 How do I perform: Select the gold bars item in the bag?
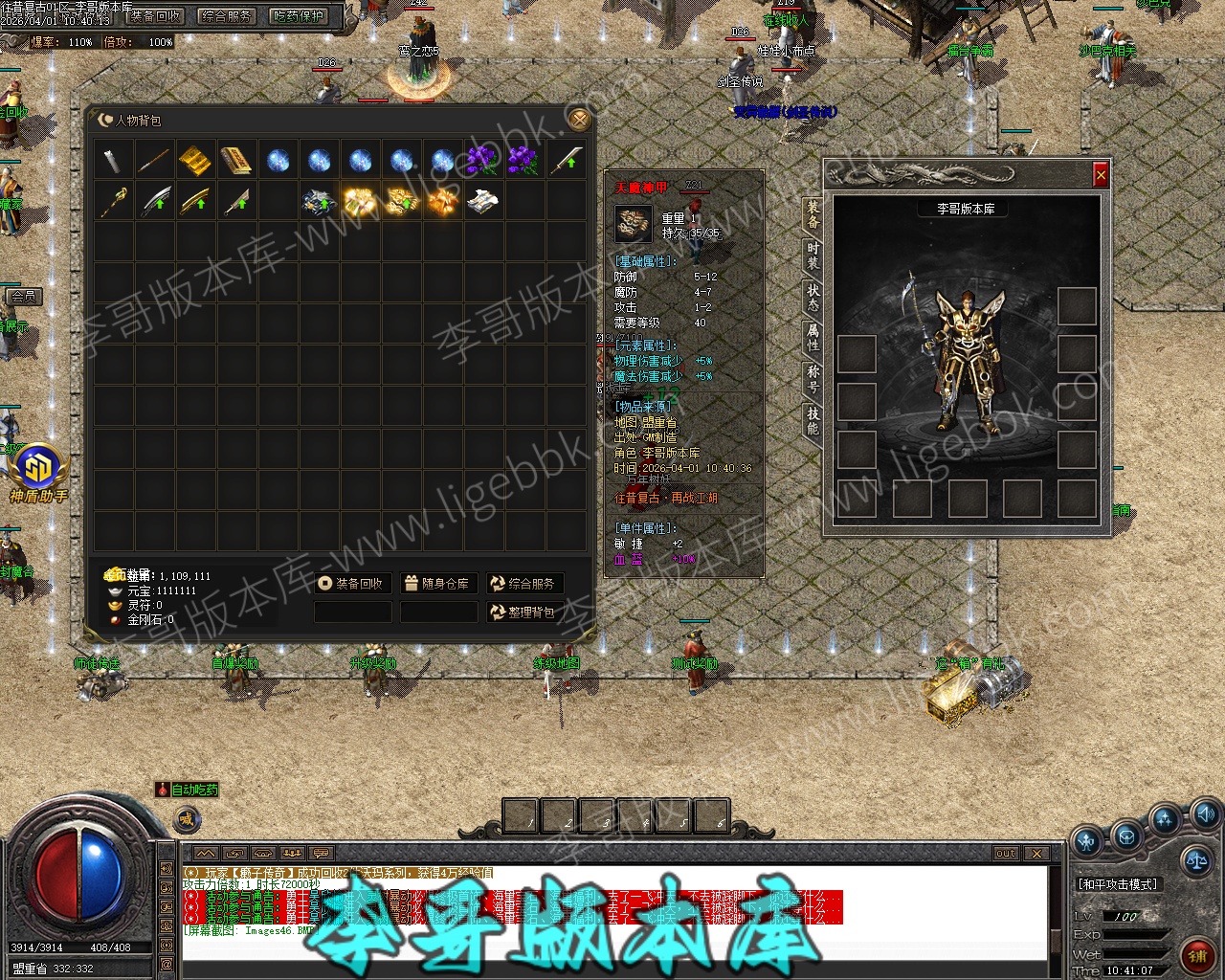[x=195, y=160]
